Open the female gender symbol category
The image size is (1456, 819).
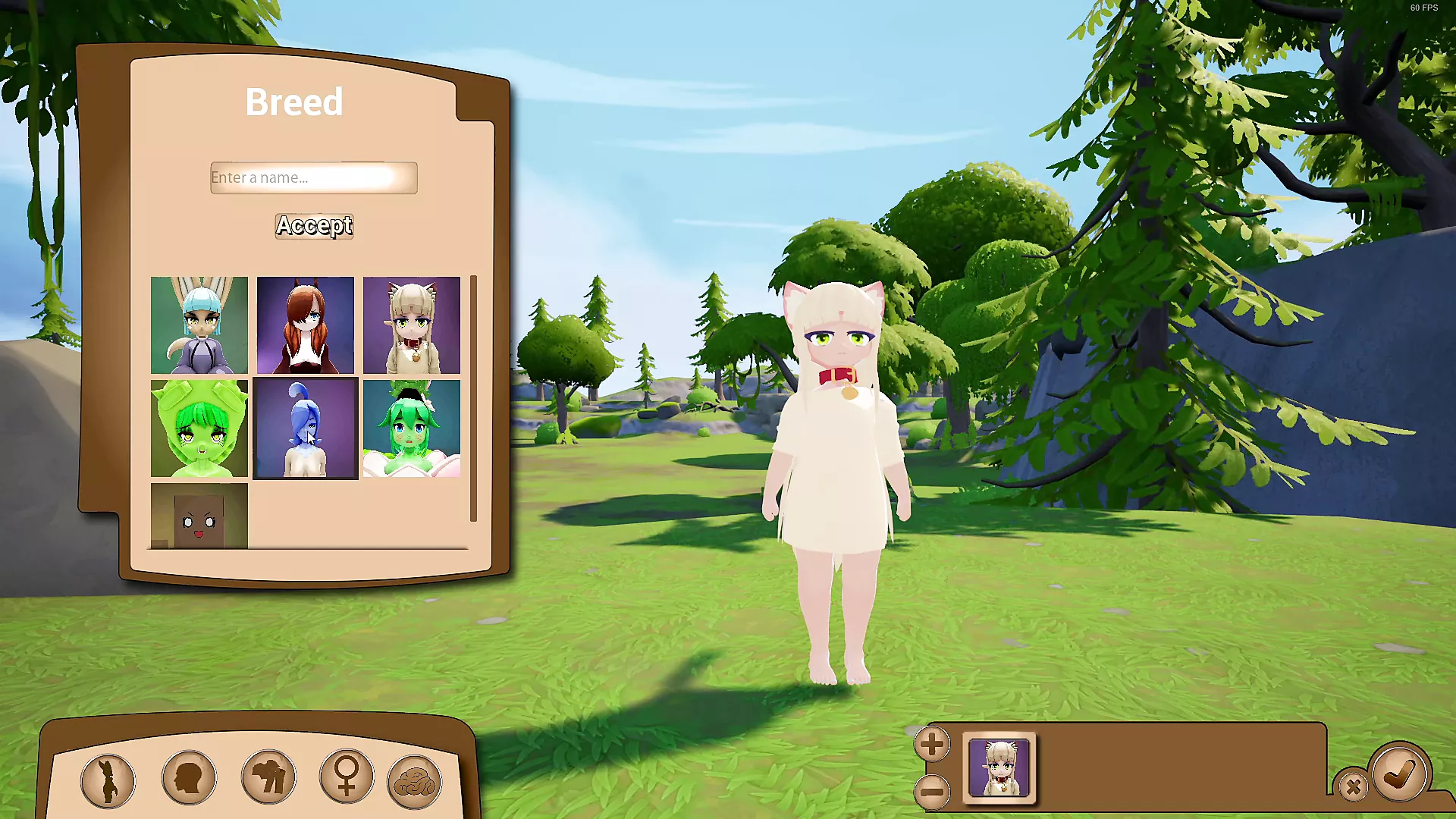pyautogui.click(x=347, y=776)
